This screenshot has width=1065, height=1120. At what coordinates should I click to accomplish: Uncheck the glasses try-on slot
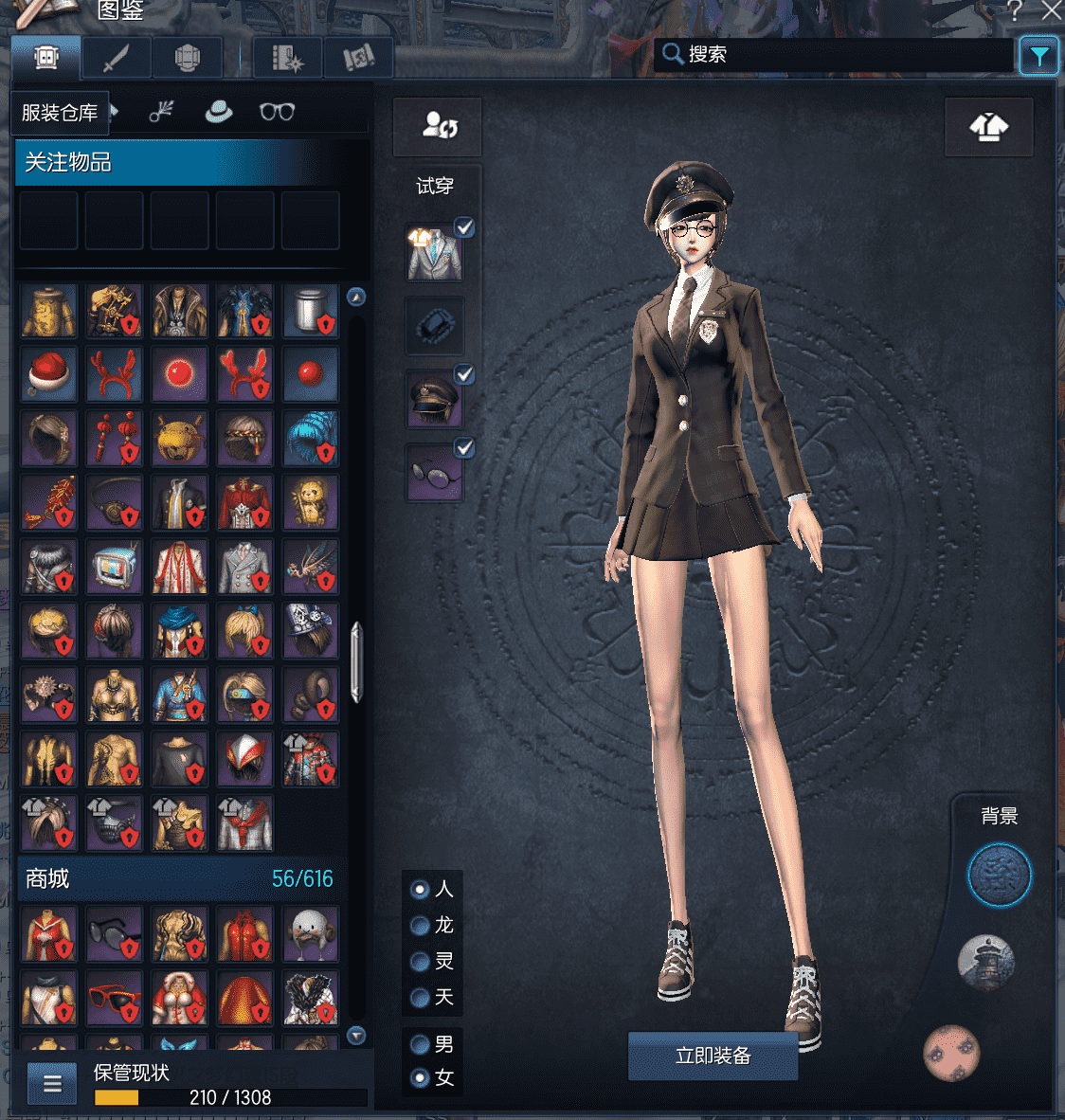click(464, 447)
